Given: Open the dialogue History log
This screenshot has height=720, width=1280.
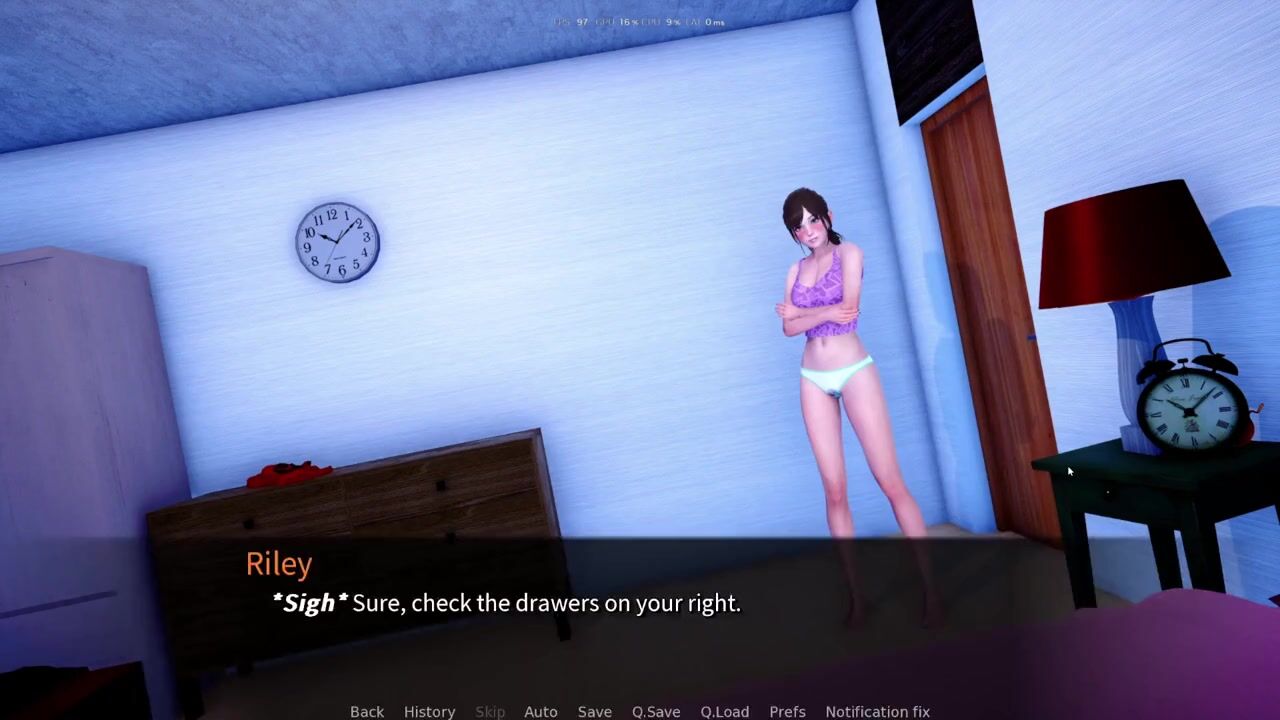Looking at the screenshot, I should point(429,711).
